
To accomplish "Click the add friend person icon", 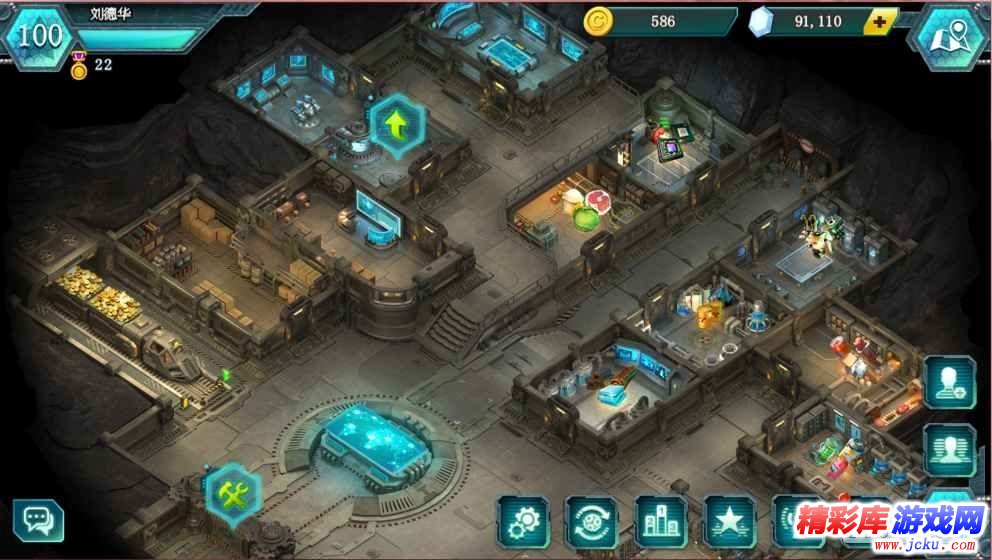I will (x=949, y=381).
